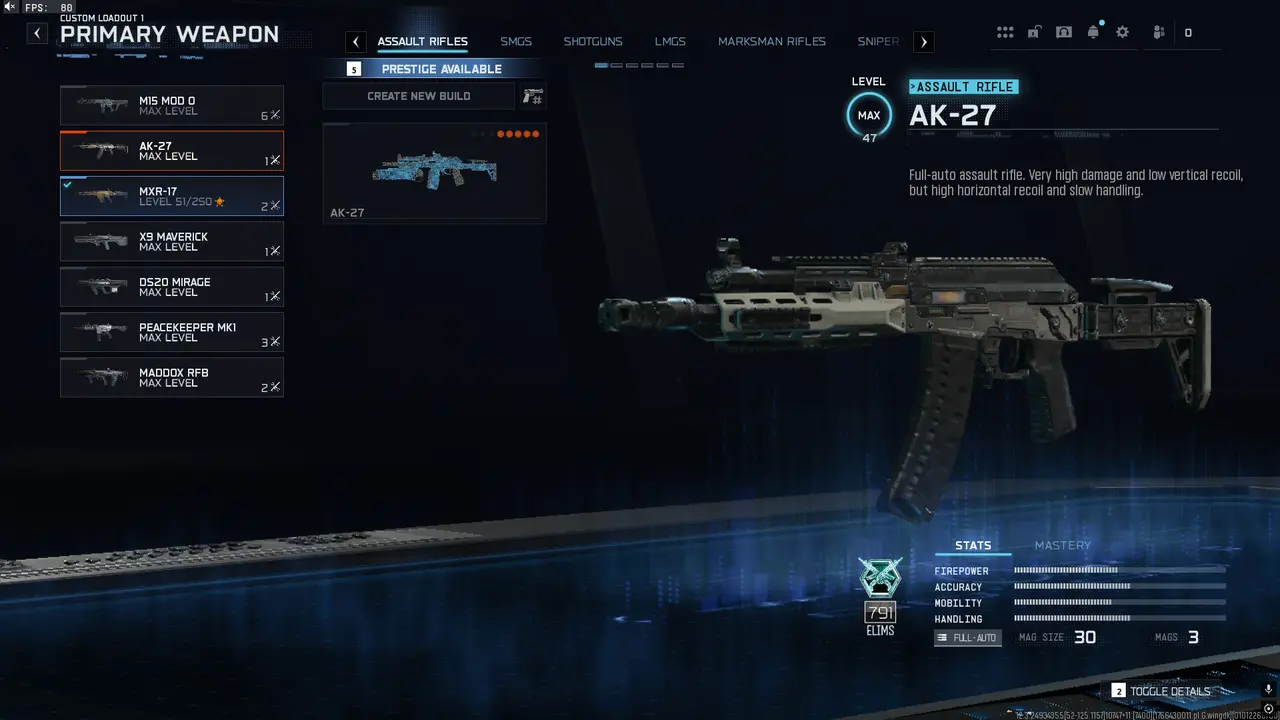Select the MXR-17 weapon checkmark

(x=69, y=185)
